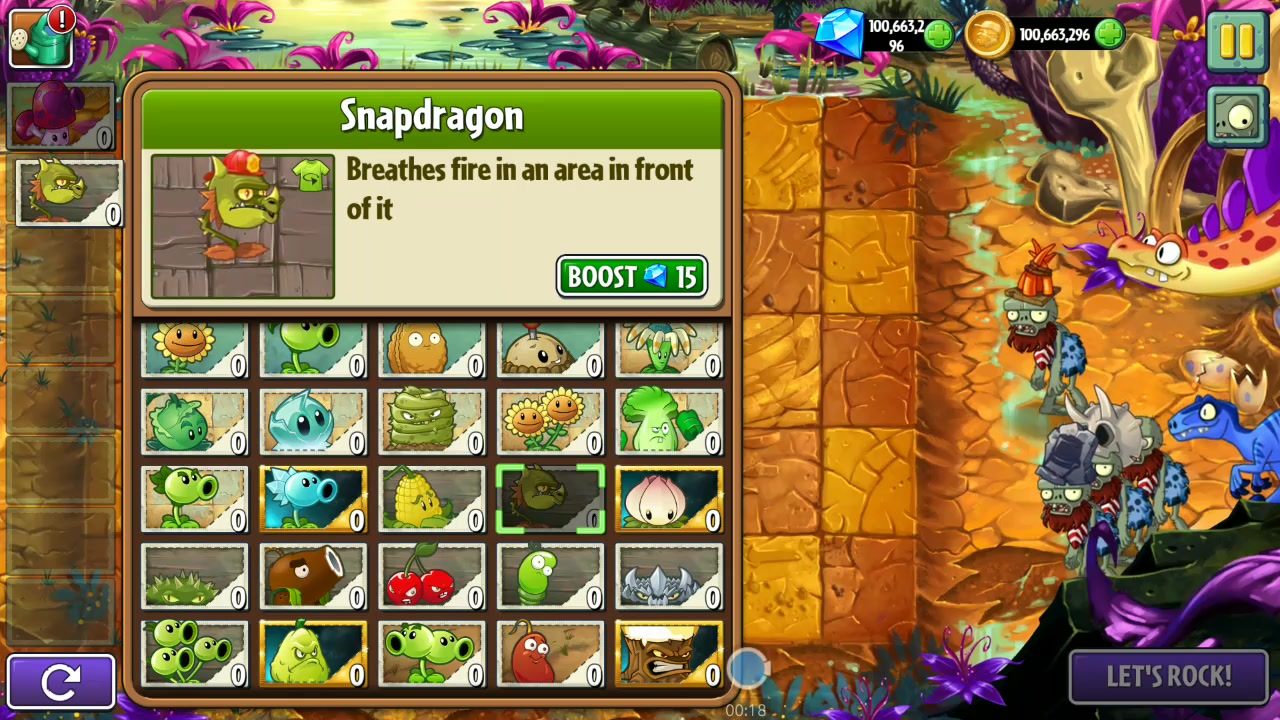
Task: Remove Snapdragon from the chosen seed slots
Action: (x=68, y=193)
